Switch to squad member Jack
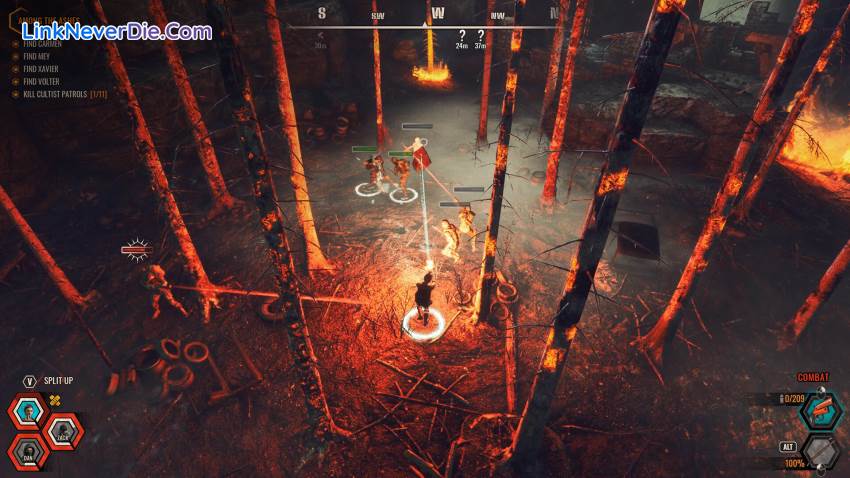Screen dimensions: 850x478 click(62, 432)
